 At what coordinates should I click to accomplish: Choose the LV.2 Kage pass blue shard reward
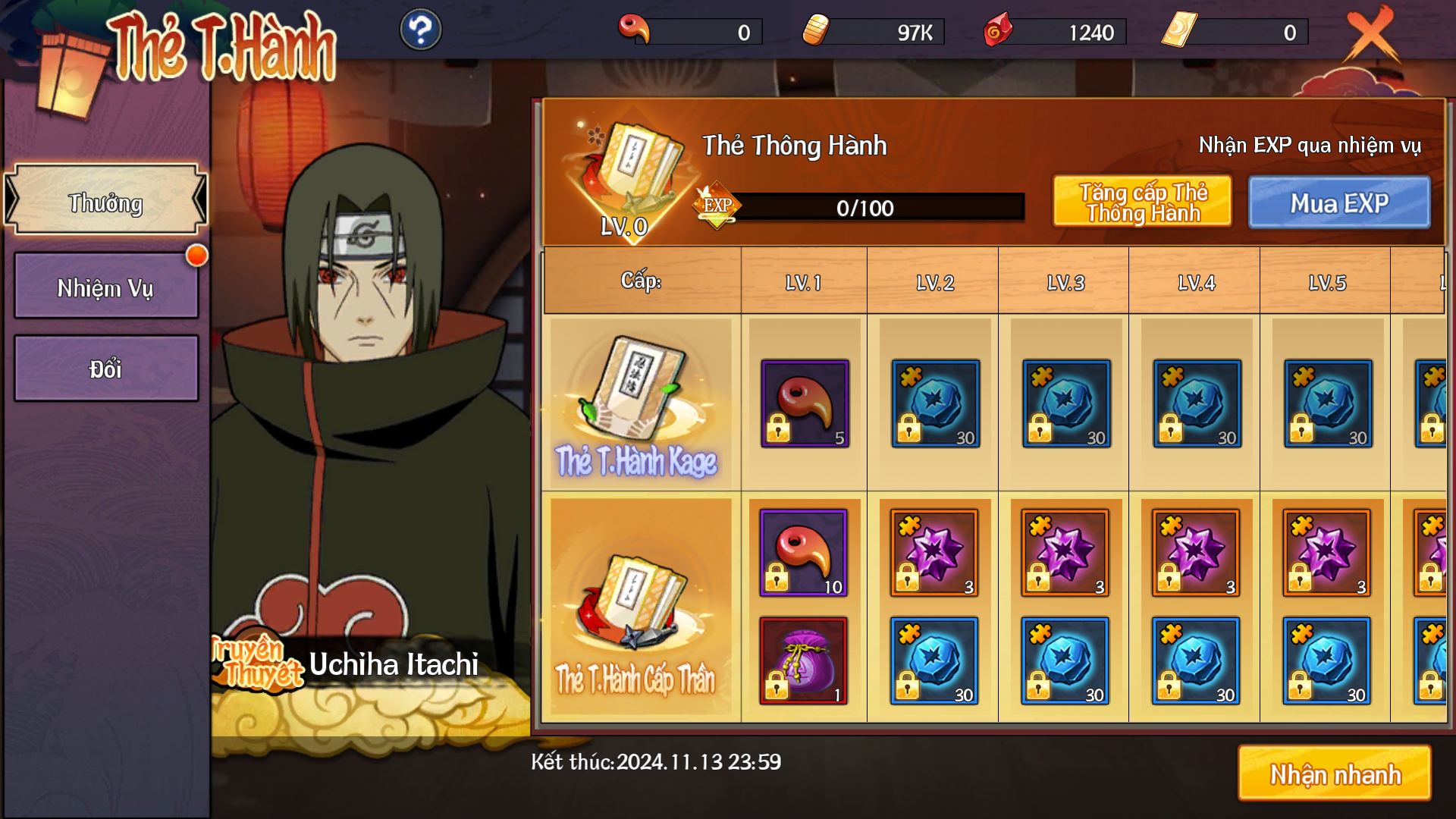pos(935,403)
